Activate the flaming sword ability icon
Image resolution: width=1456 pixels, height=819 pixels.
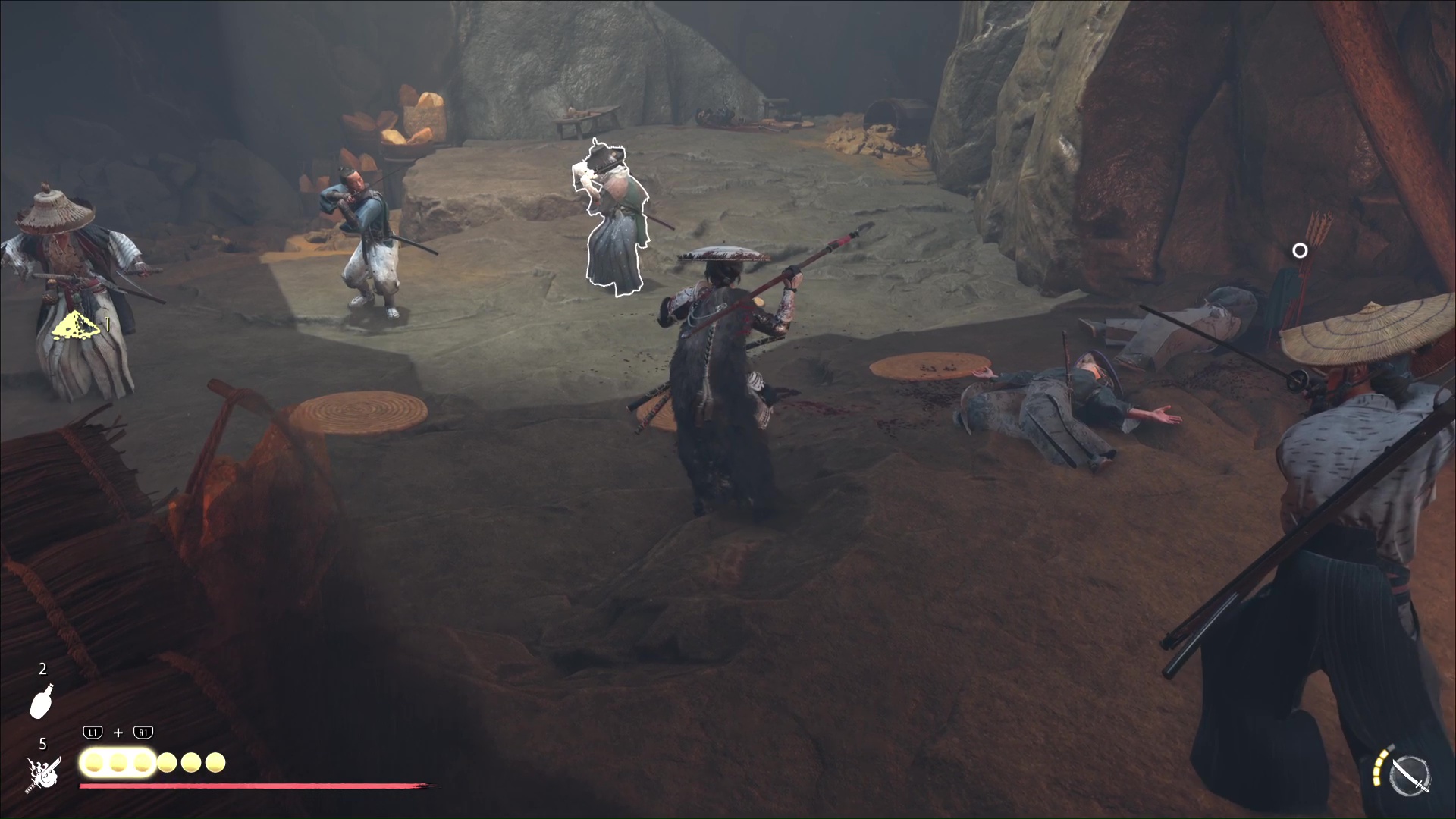(x=43, y=776)
